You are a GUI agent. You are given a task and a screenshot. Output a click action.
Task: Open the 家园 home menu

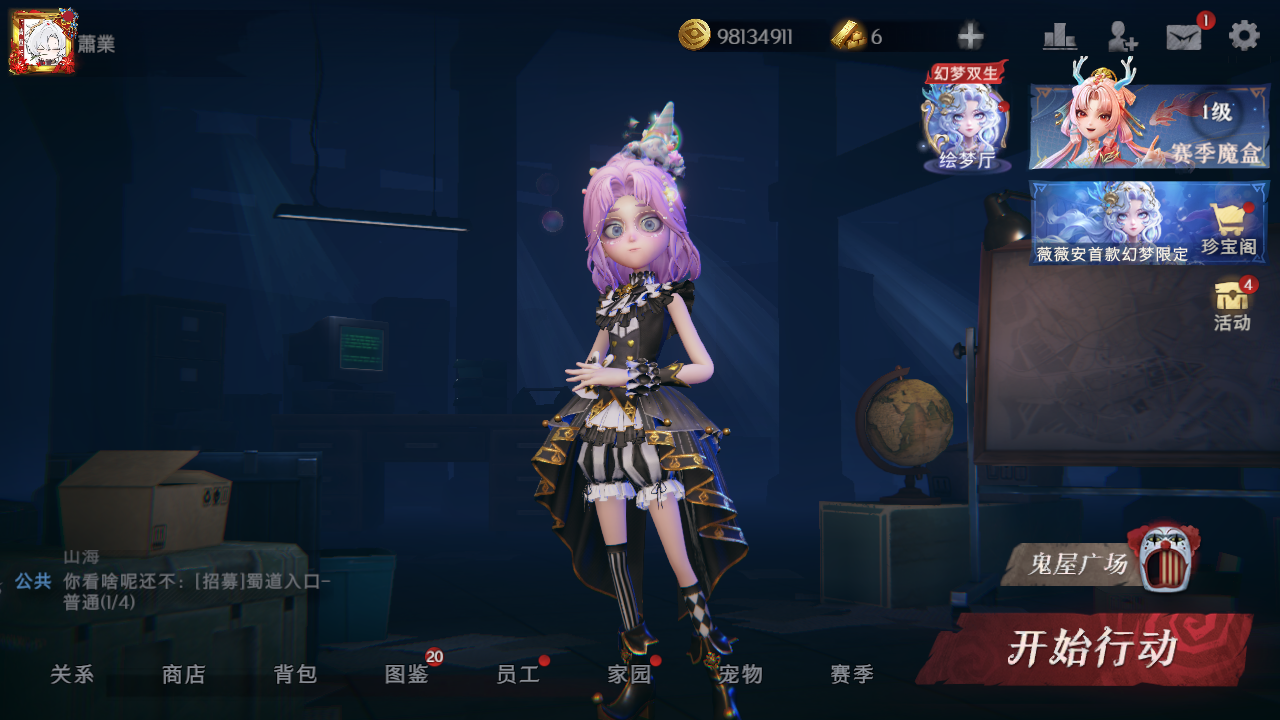[x=629, y=675]
